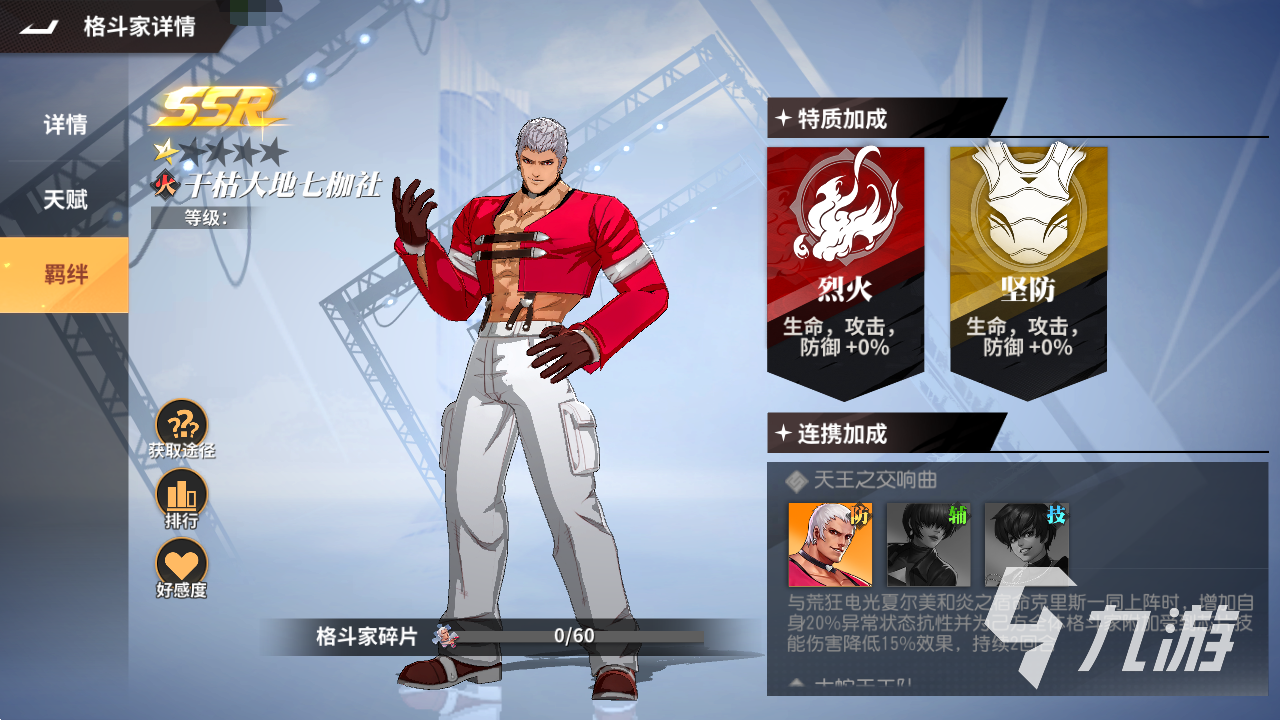Open the 天赋 tab

tap(65, 199)
